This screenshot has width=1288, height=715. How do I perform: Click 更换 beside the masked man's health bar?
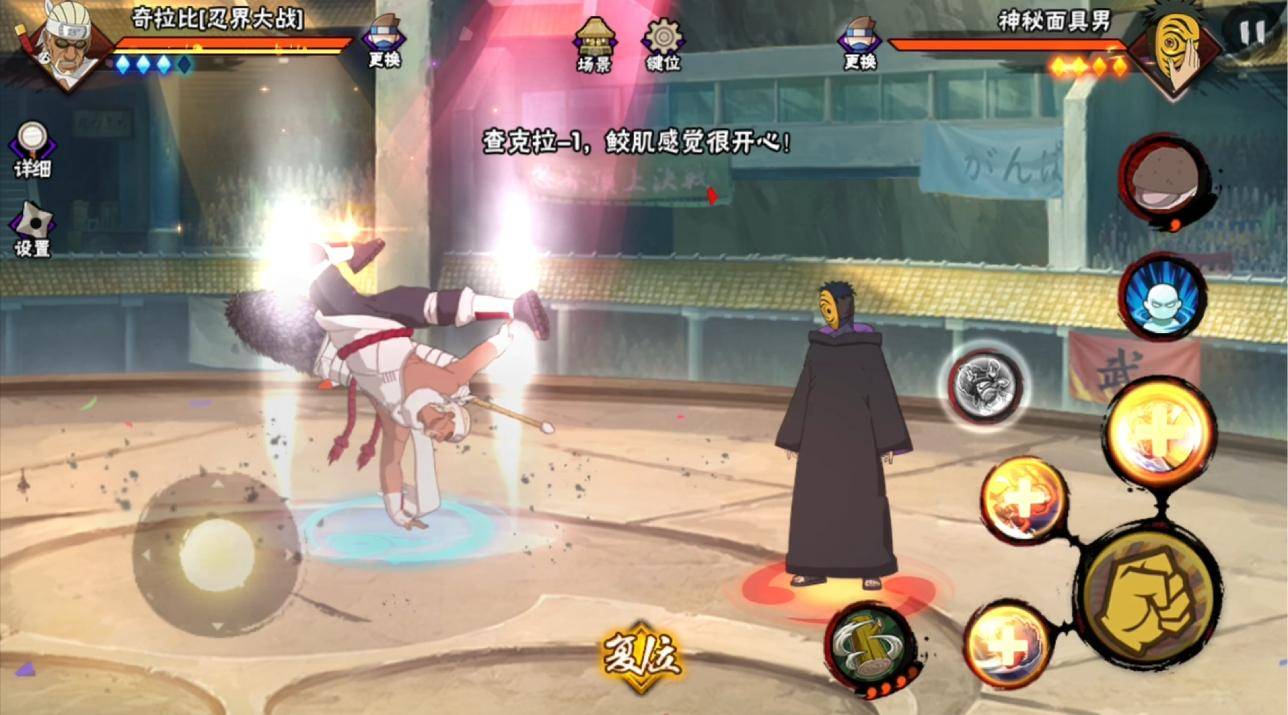tap(859, 42)
